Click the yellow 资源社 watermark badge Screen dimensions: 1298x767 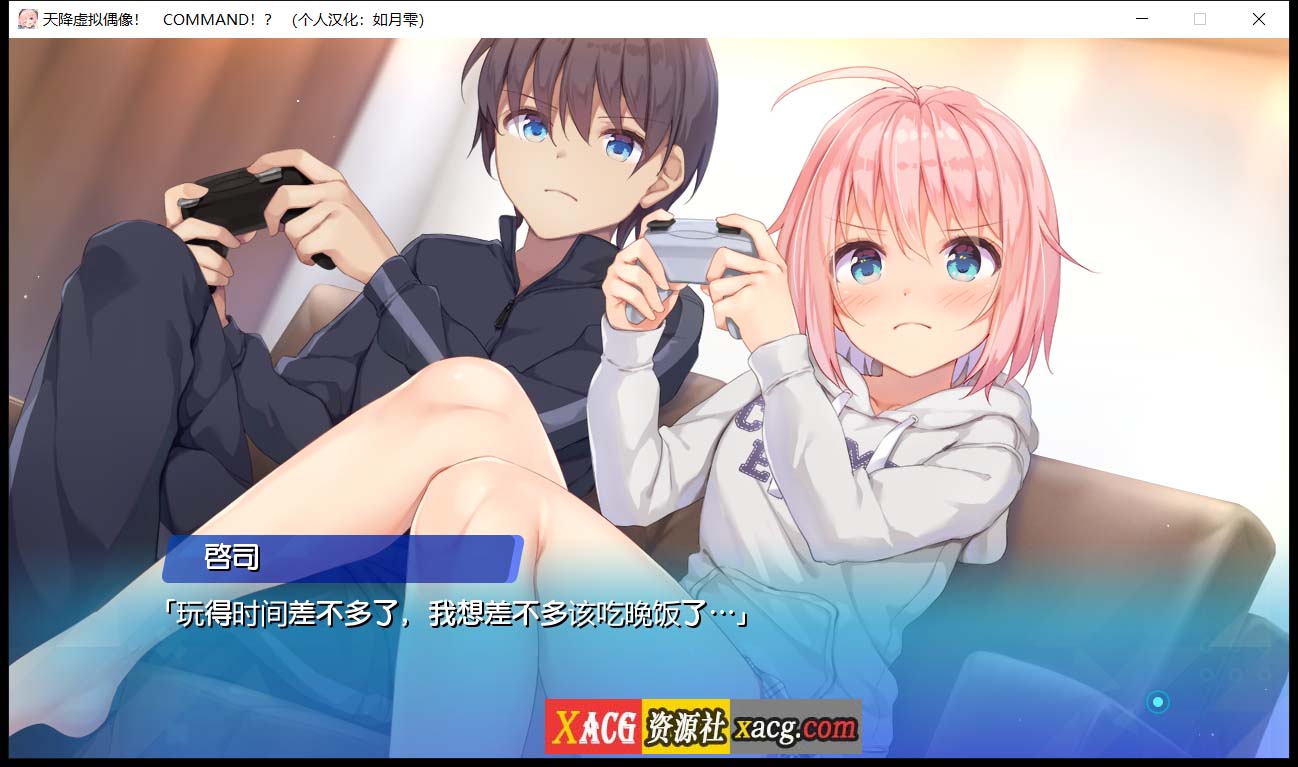pyautogui.click(x=686, y=722)
